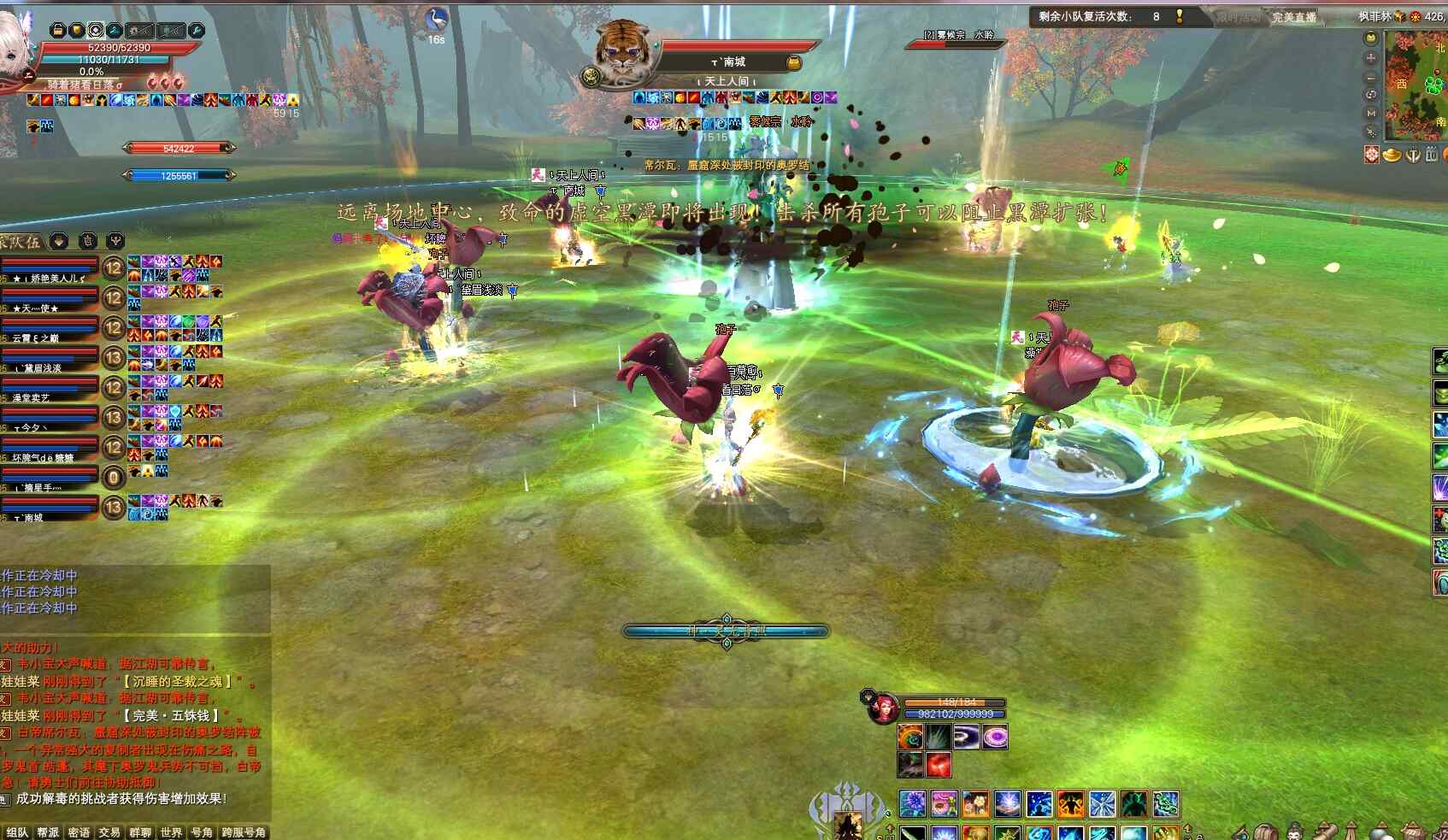Screen dimensions: 1448x840
Task: Switch to the 交易 trade chat tab
Action: (109, 832)
